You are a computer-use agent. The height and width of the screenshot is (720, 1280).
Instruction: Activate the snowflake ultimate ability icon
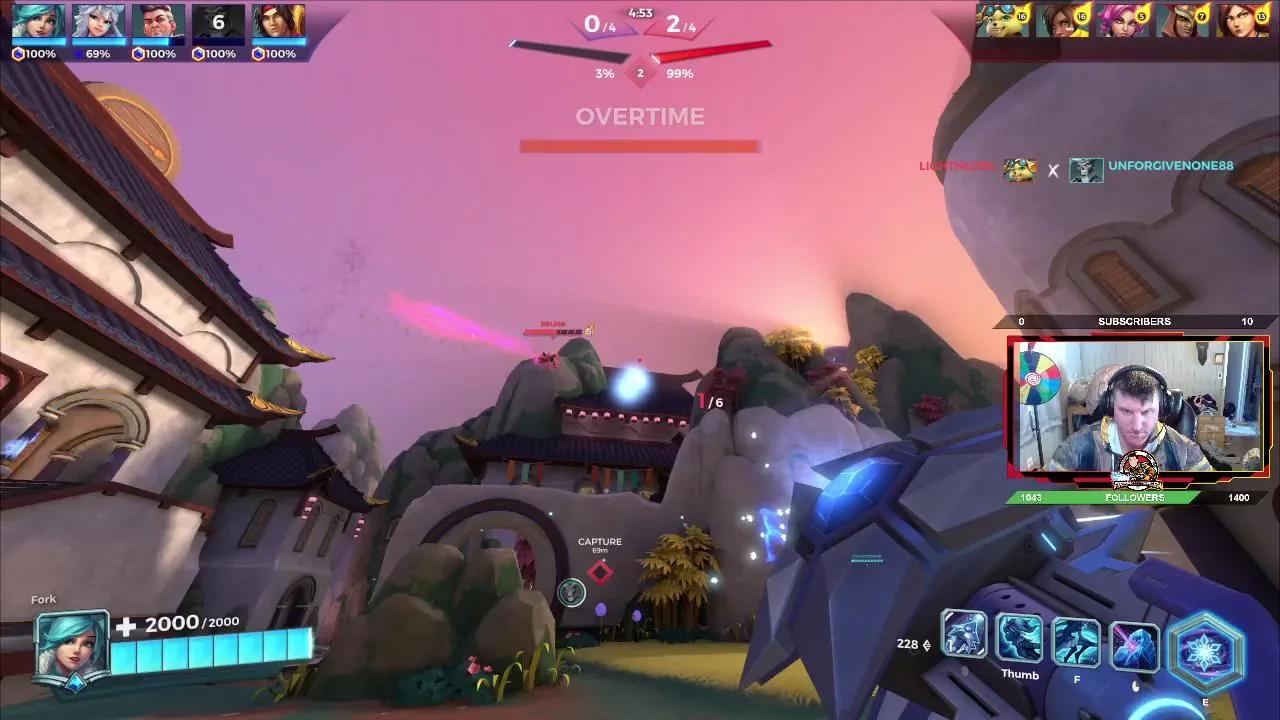[x=1205, y=650]
